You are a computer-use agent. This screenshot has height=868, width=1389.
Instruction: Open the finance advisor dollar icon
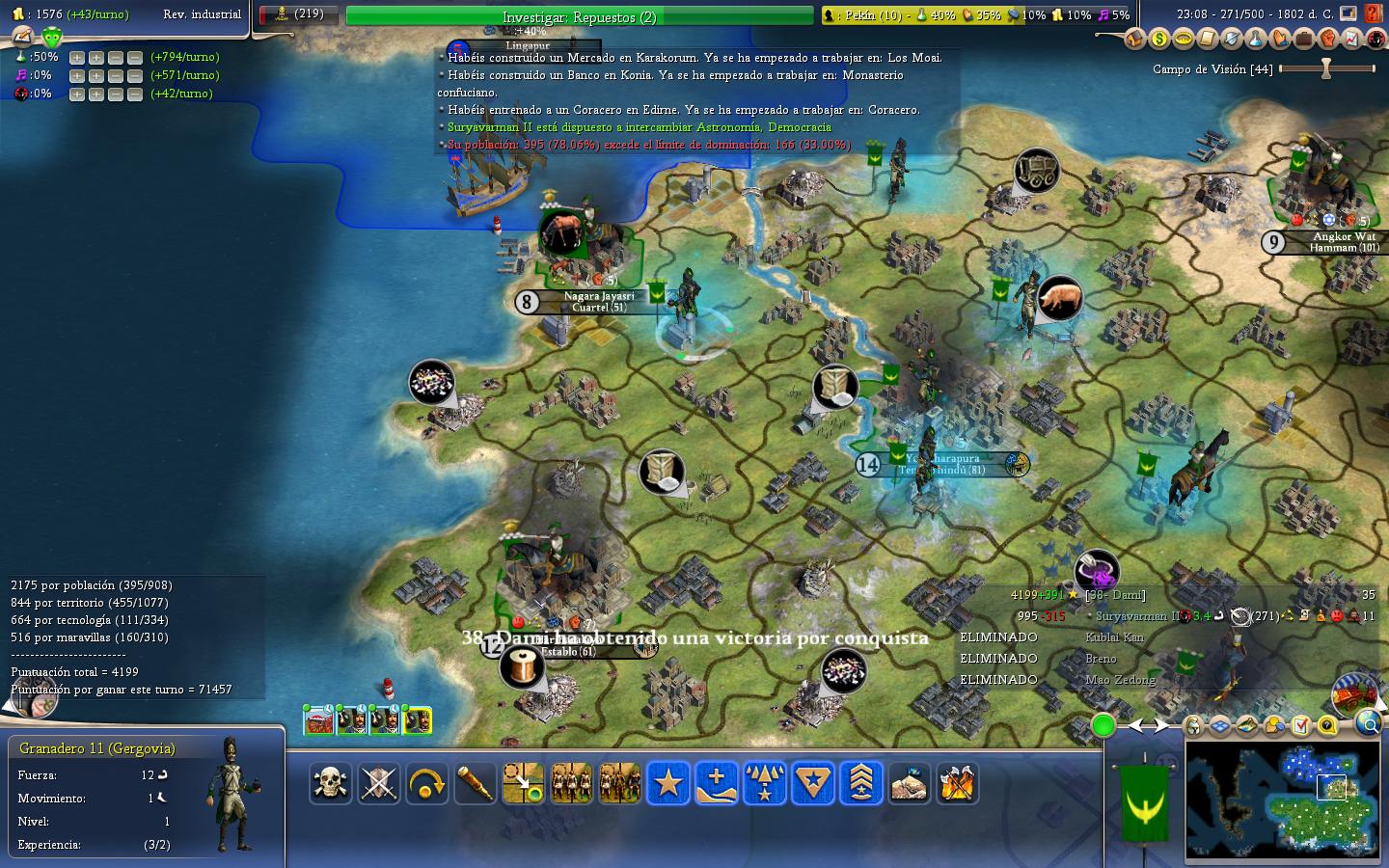coord(1158,39)
